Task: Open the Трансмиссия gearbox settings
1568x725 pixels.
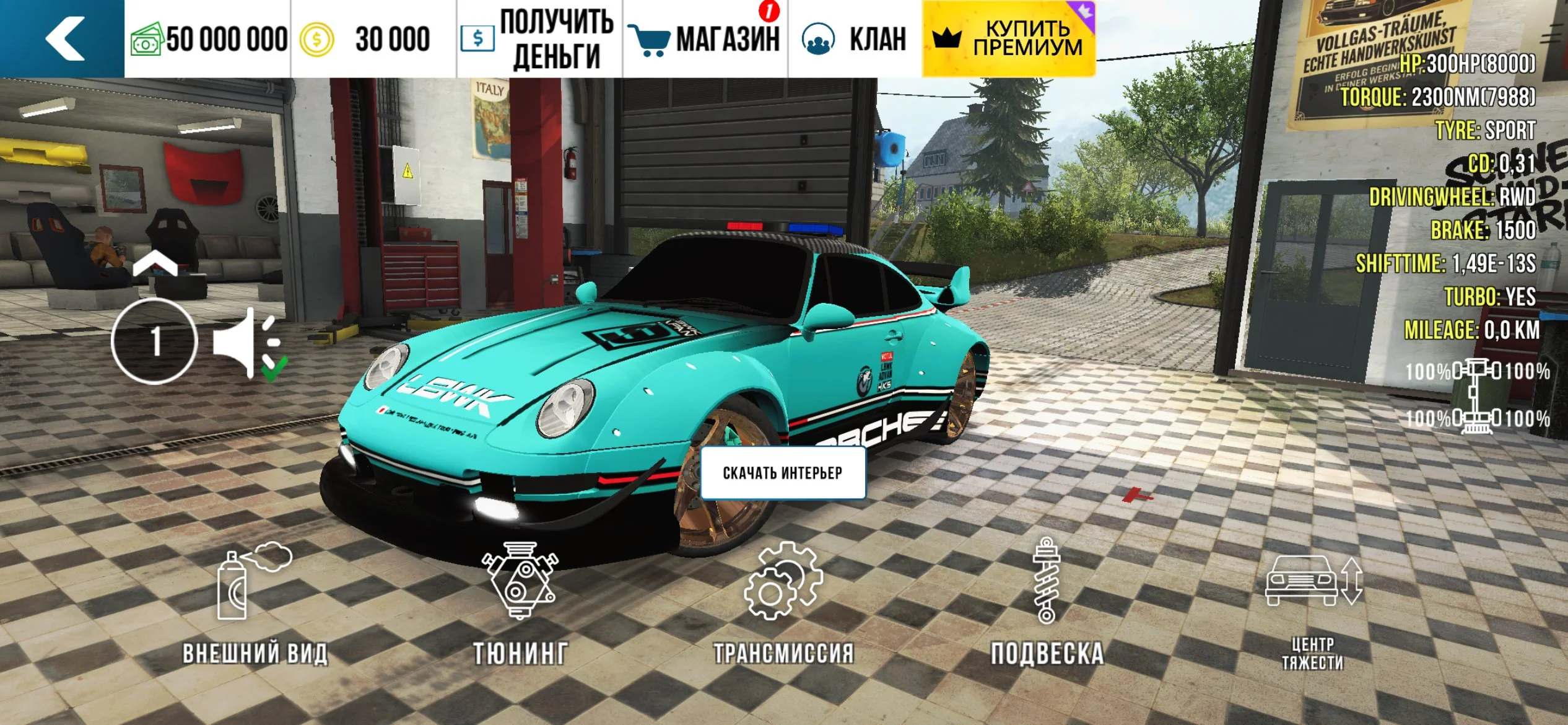Action: pyautogui.click(x=783, y=604)
